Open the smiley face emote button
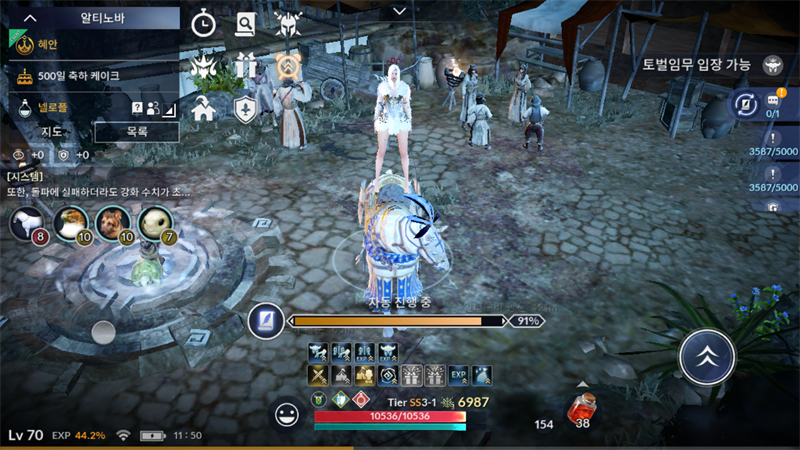Screen dimensions: 800x450 click(288, 414)
